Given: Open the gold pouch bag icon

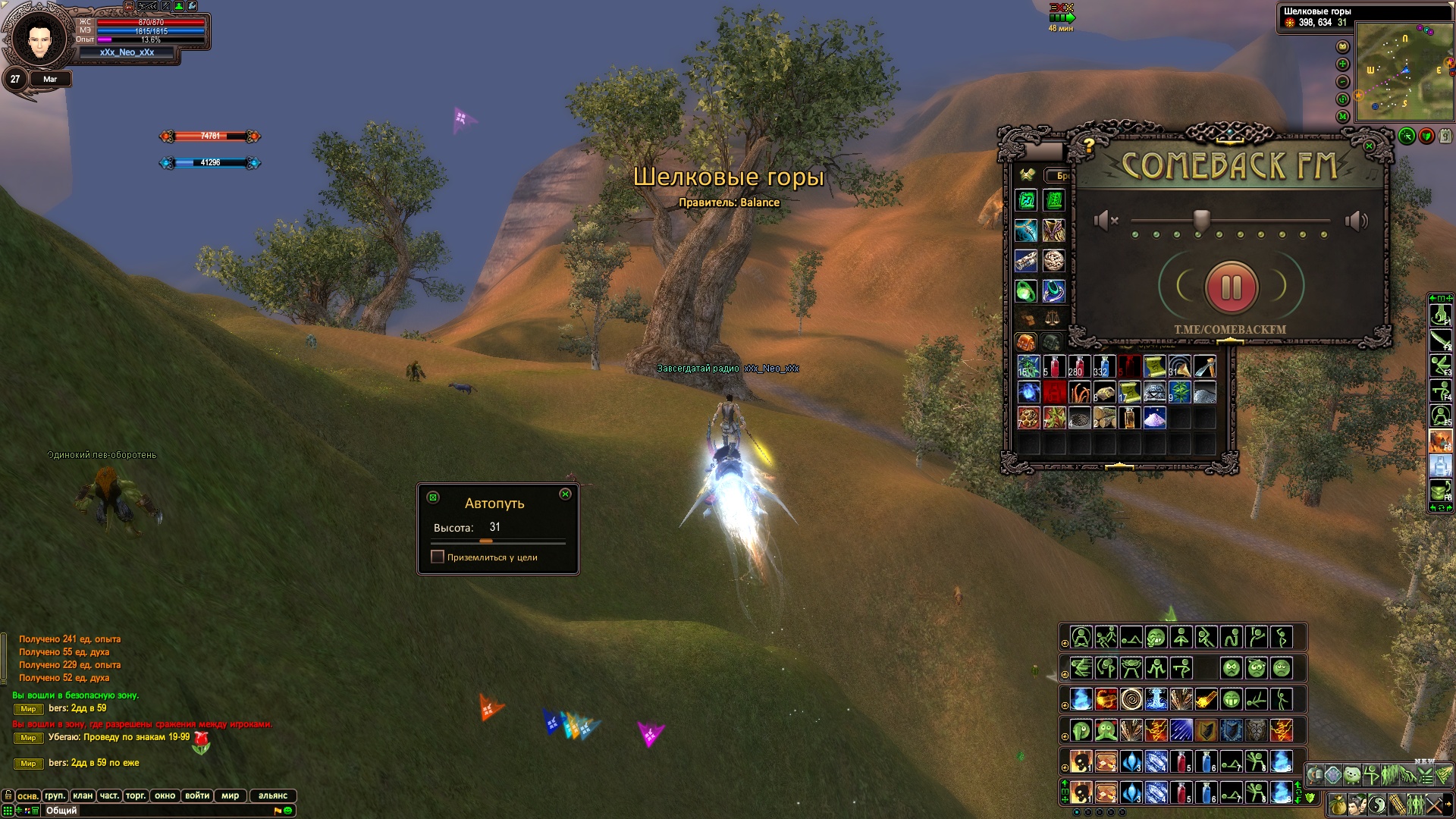Looking at the screenshot, I should (x=1338, y=805).
